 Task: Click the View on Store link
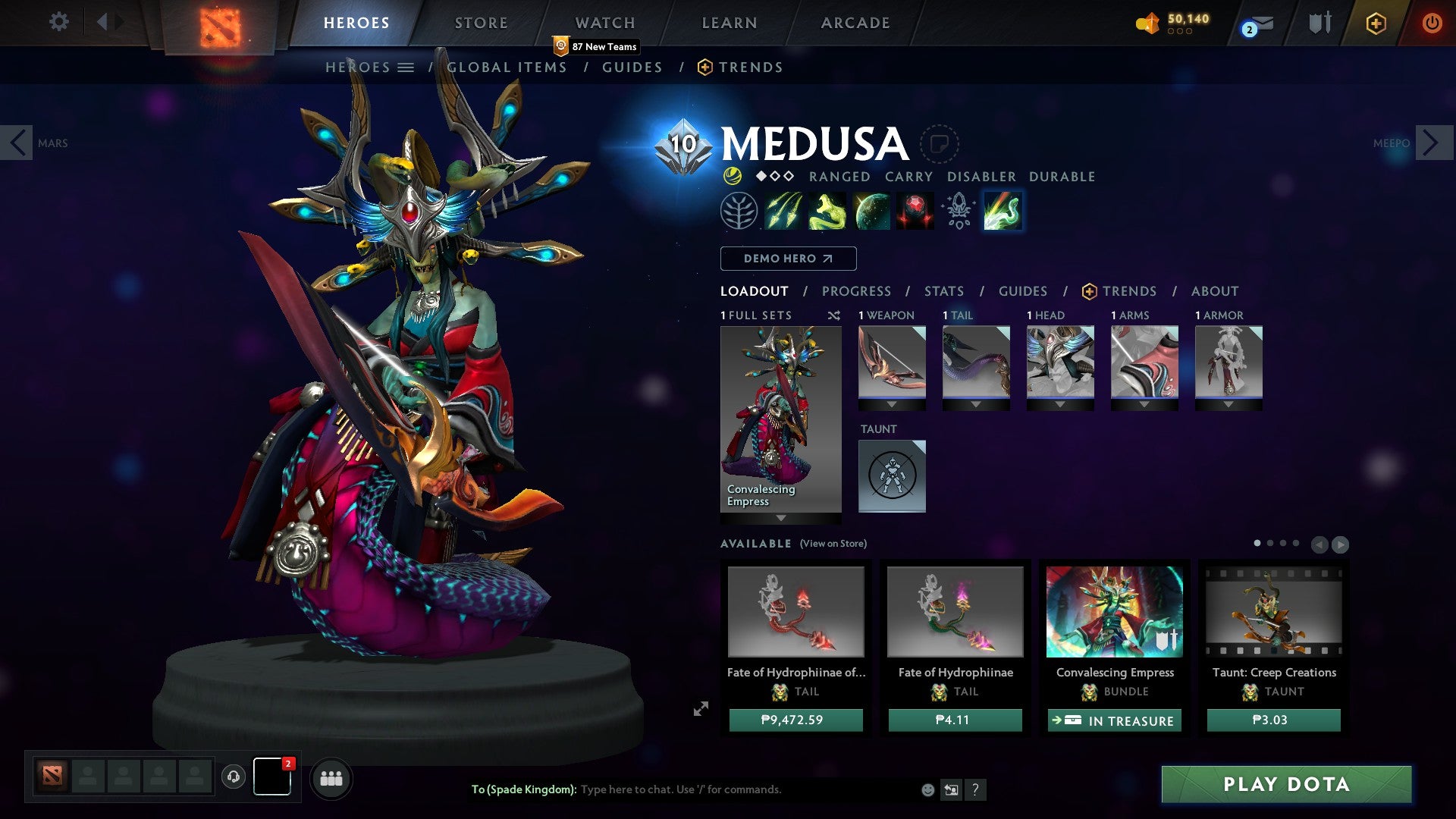tap(833, 544)
